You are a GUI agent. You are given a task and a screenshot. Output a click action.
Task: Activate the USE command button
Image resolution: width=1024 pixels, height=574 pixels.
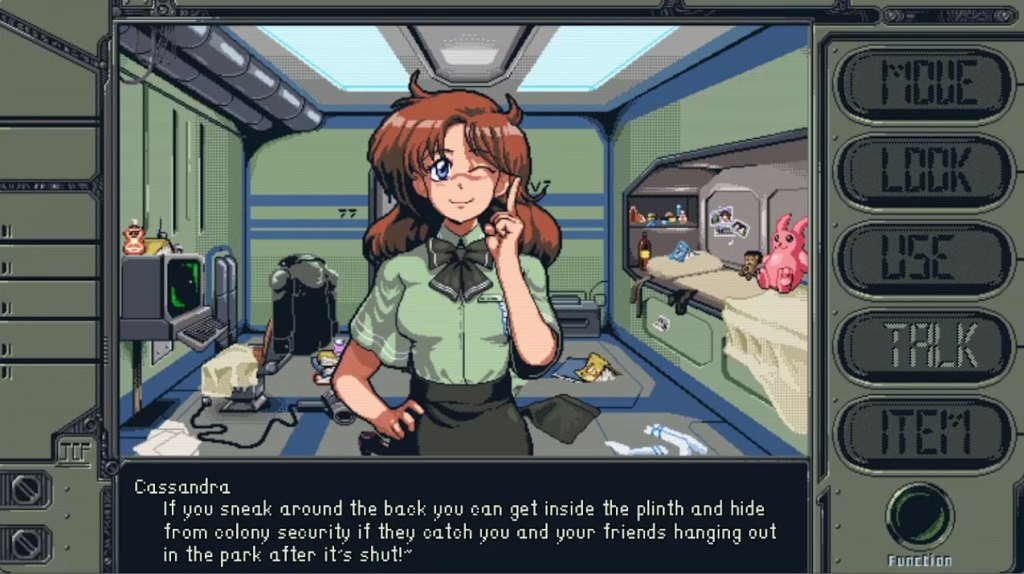click(x=924, y=260)
